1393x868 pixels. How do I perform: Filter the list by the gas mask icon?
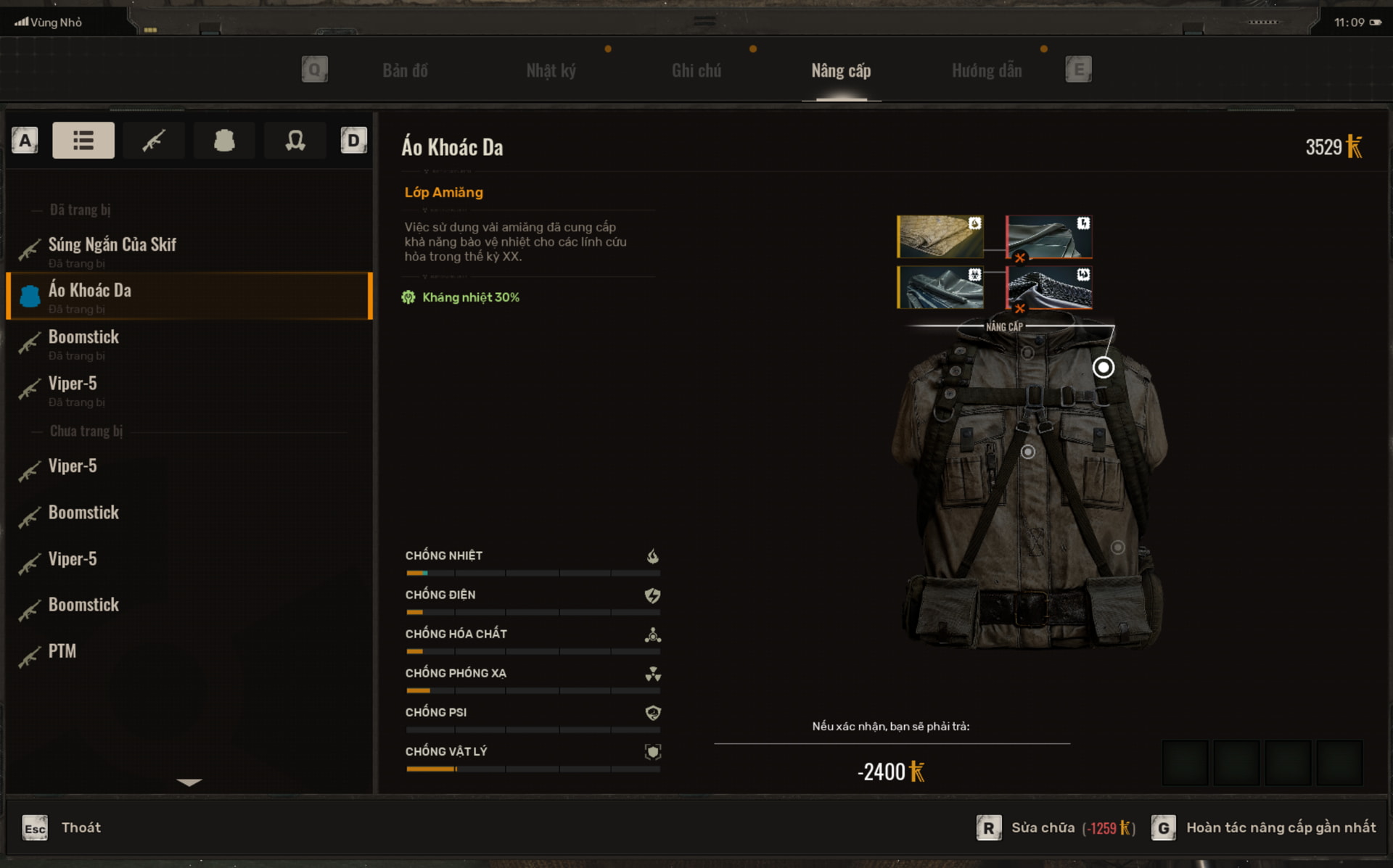coord(295,140)
